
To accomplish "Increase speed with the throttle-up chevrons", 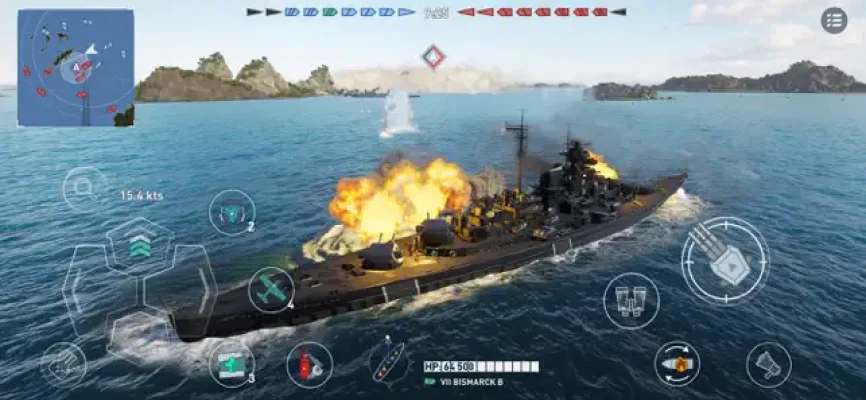I will 140,246.
